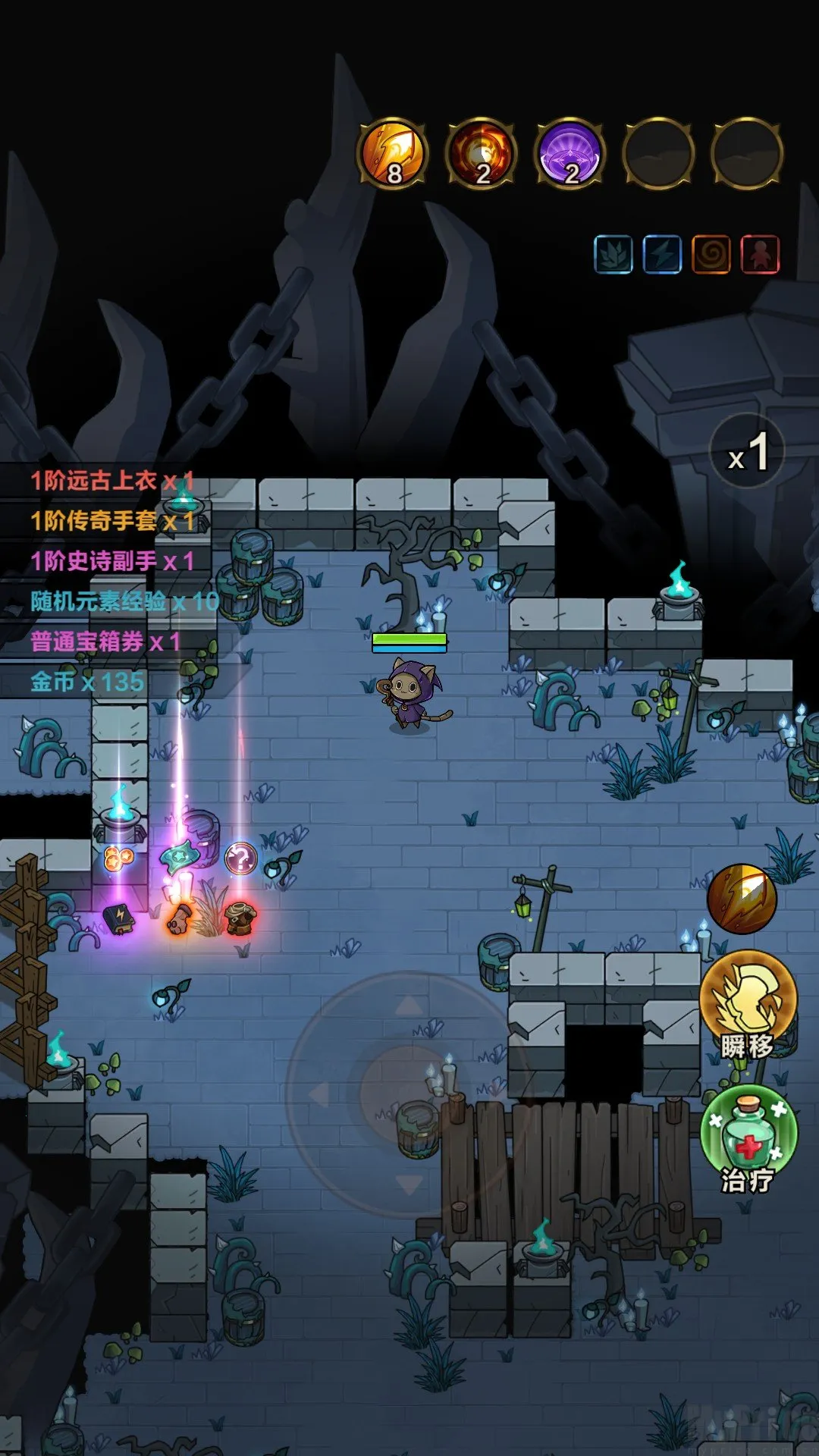Viewport: 819px width, 1456px height.
Task: Tap the lightning slash attack button
Action: coord(742,899)
